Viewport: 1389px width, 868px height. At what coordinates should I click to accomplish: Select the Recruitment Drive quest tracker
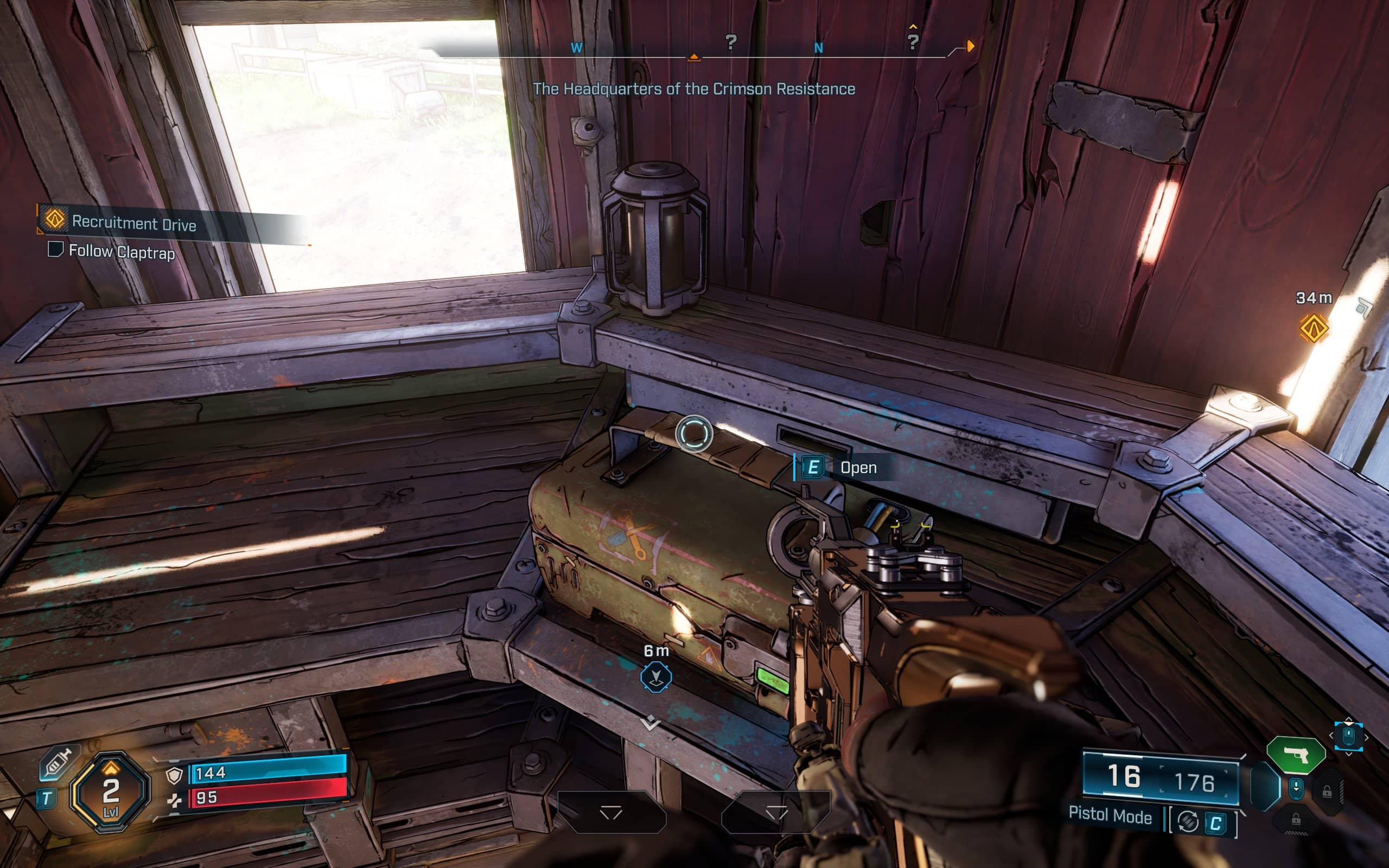click(133, 223)
